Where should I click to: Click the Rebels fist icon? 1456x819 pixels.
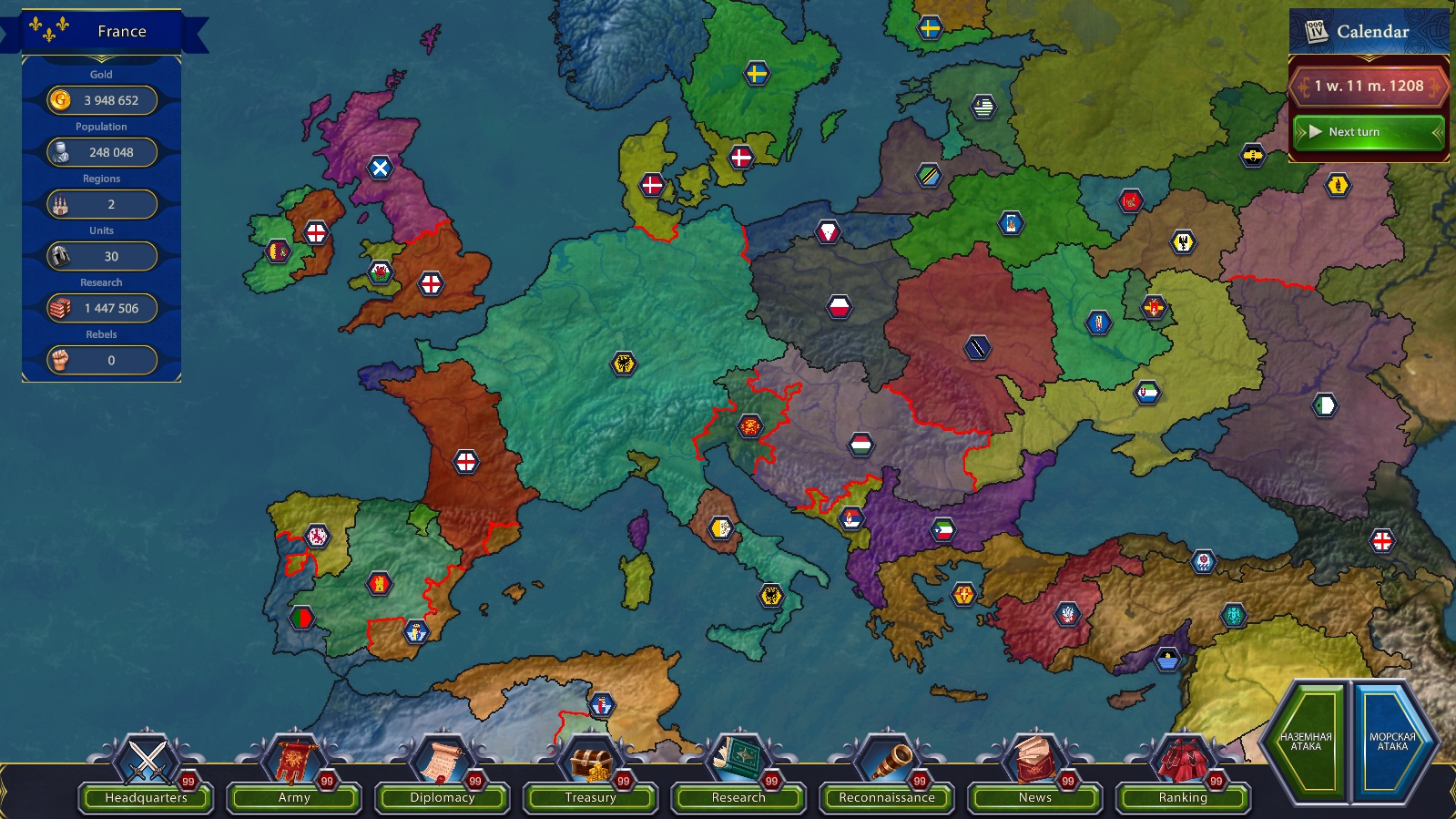coord(61,360)
